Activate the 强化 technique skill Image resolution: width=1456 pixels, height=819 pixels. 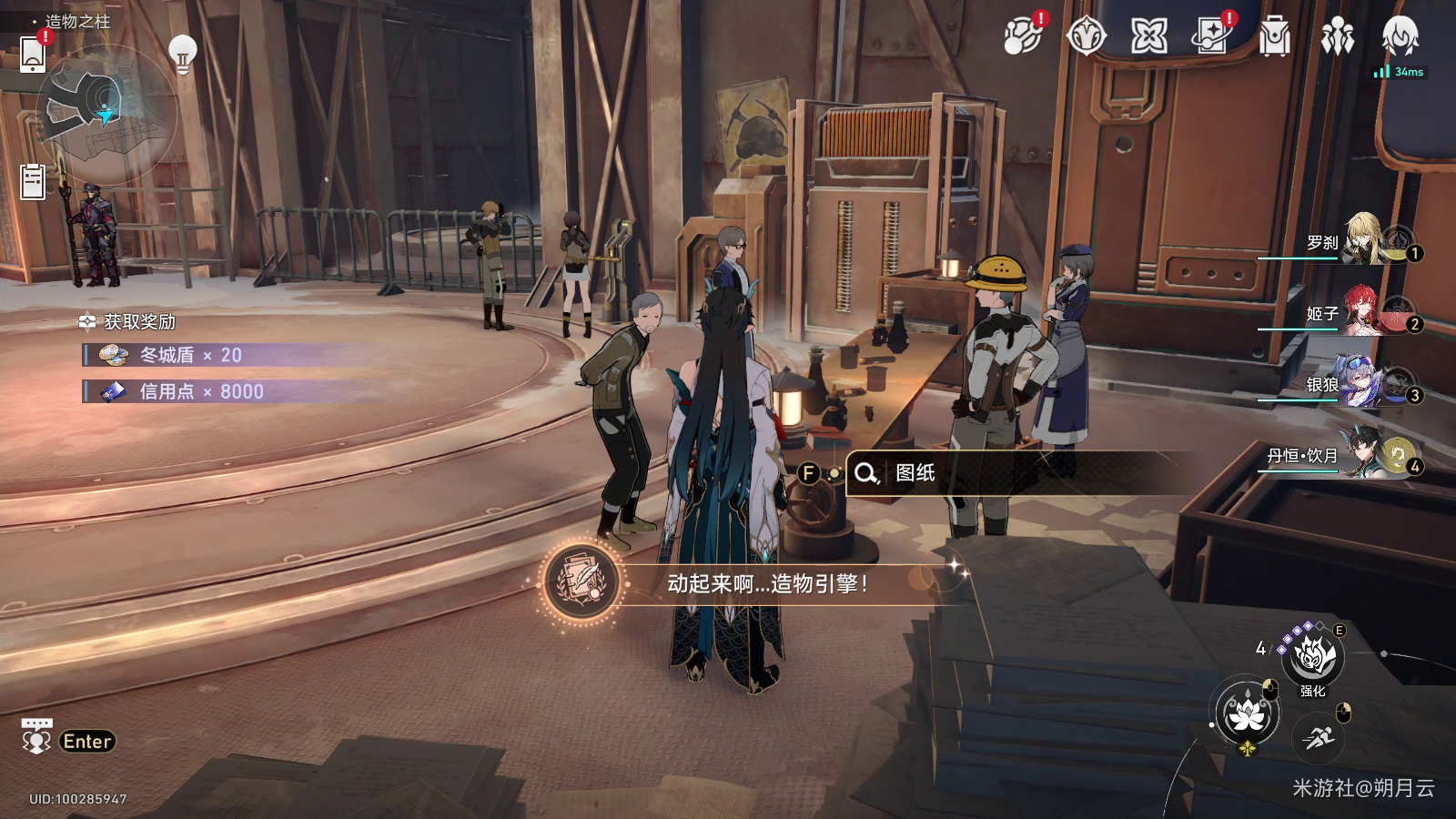(1313, 657)
